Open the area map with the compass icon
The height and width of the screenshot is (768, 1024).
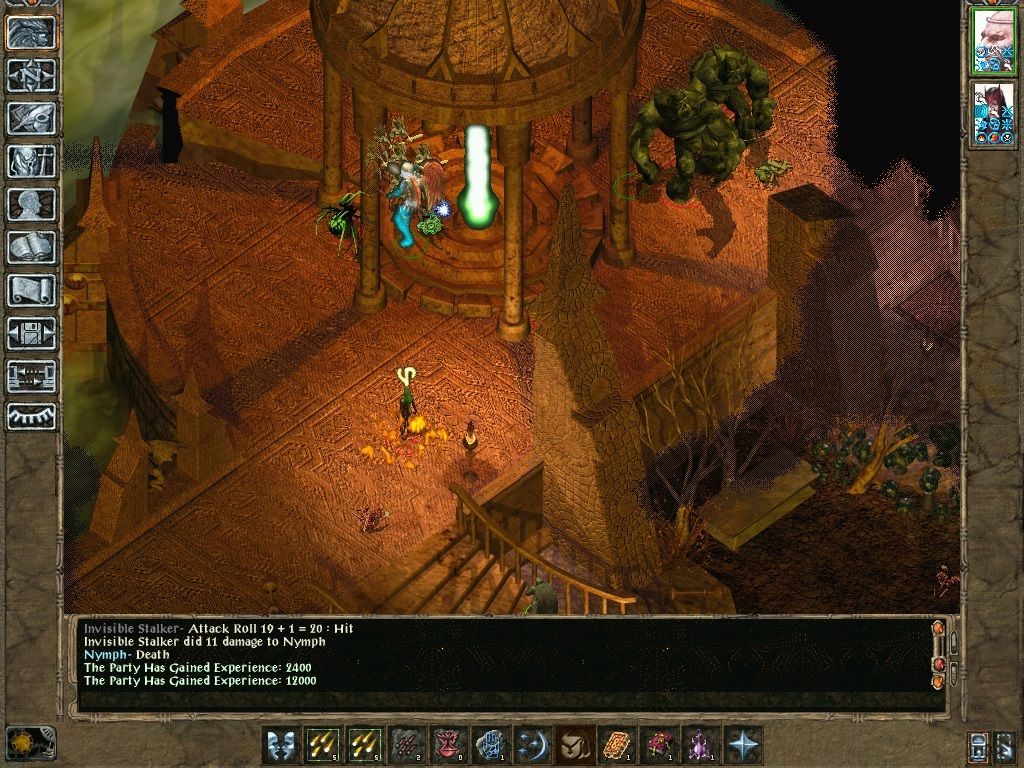(32, 75)
